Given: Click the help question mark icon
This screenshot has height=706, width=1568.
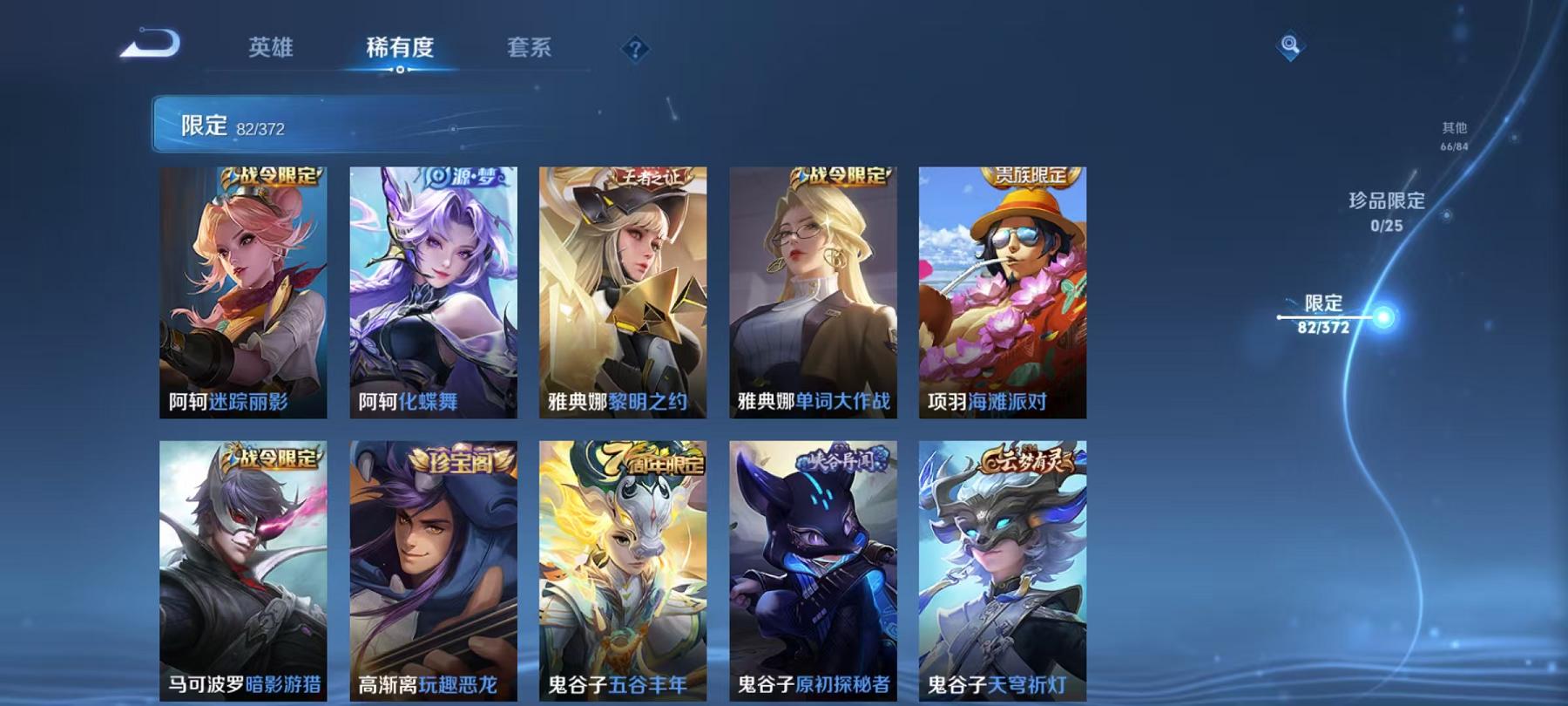Looking at the screenshot, I should (x=637, y=51).
